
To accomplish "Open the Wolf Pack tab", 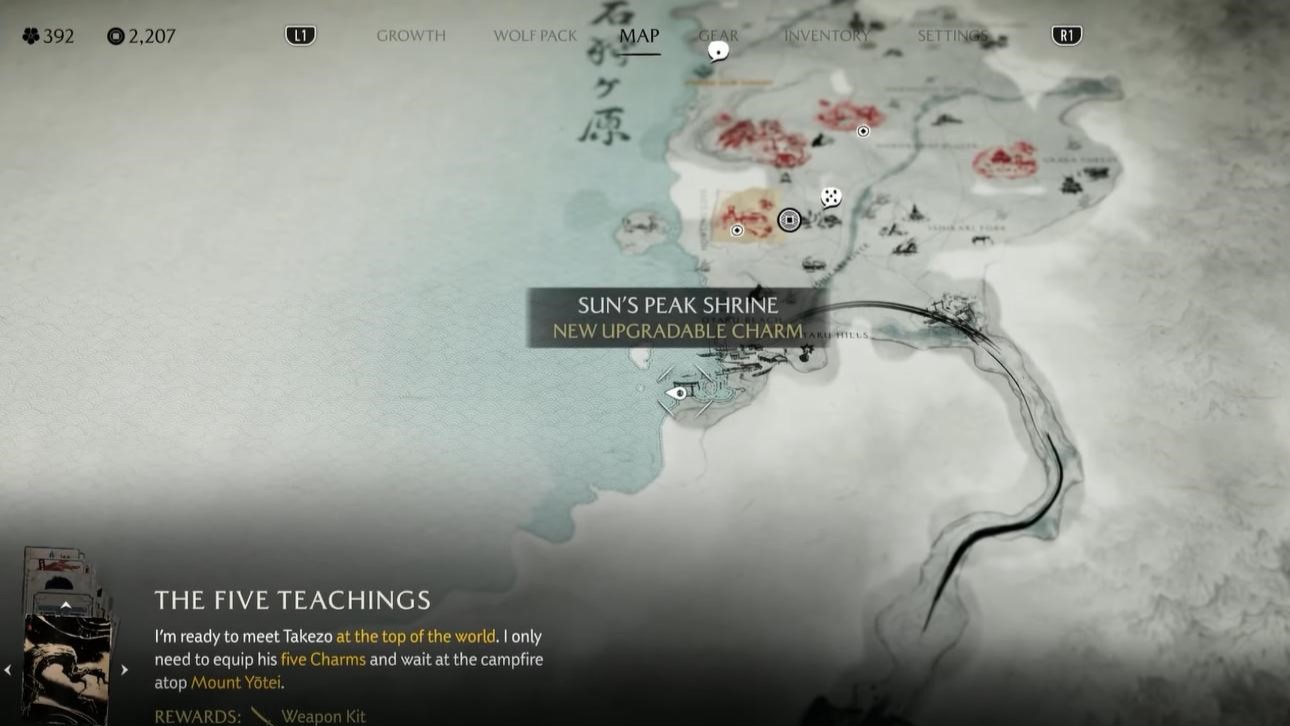I will click(535, 36).
